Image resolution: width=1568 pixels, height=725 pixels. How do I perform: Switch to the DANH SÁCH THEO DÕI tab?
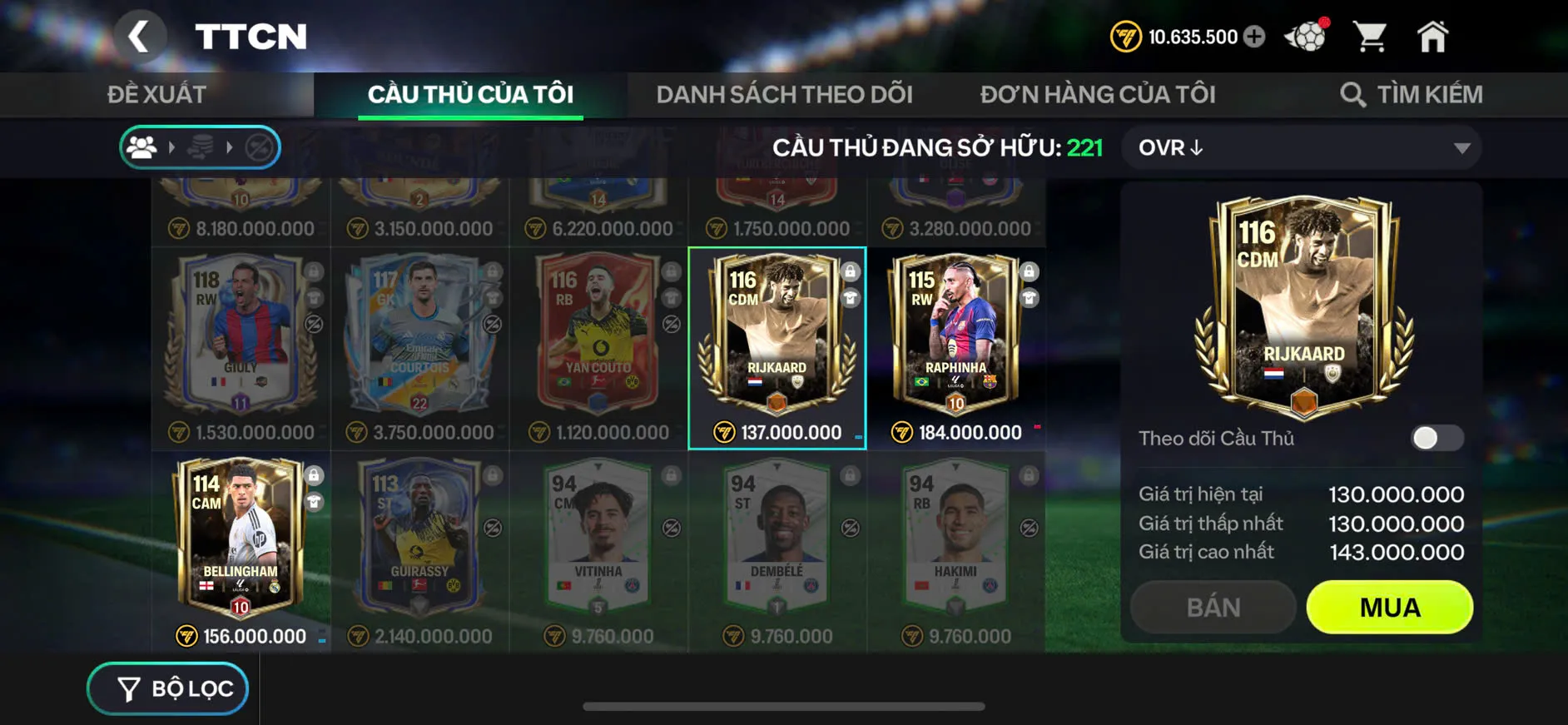pyautogui.click(x=784, y=93)
